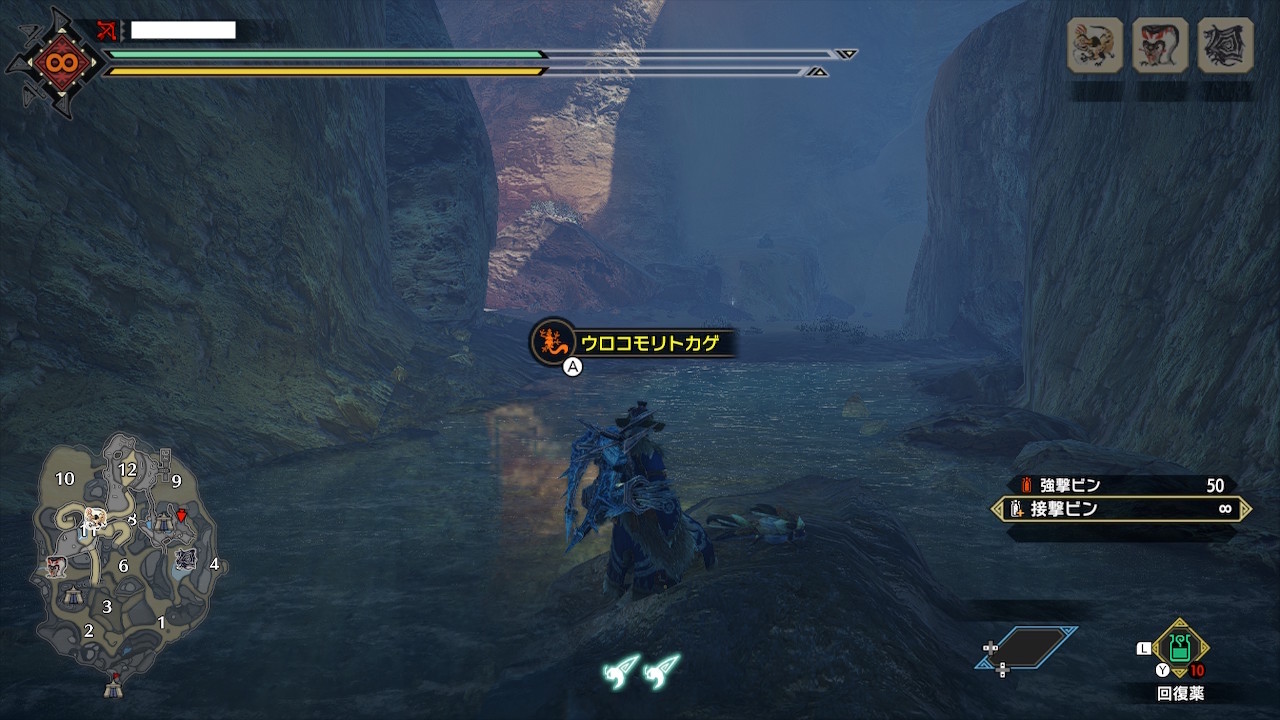Select the sub-camp tent near area 3

[73, 596]
